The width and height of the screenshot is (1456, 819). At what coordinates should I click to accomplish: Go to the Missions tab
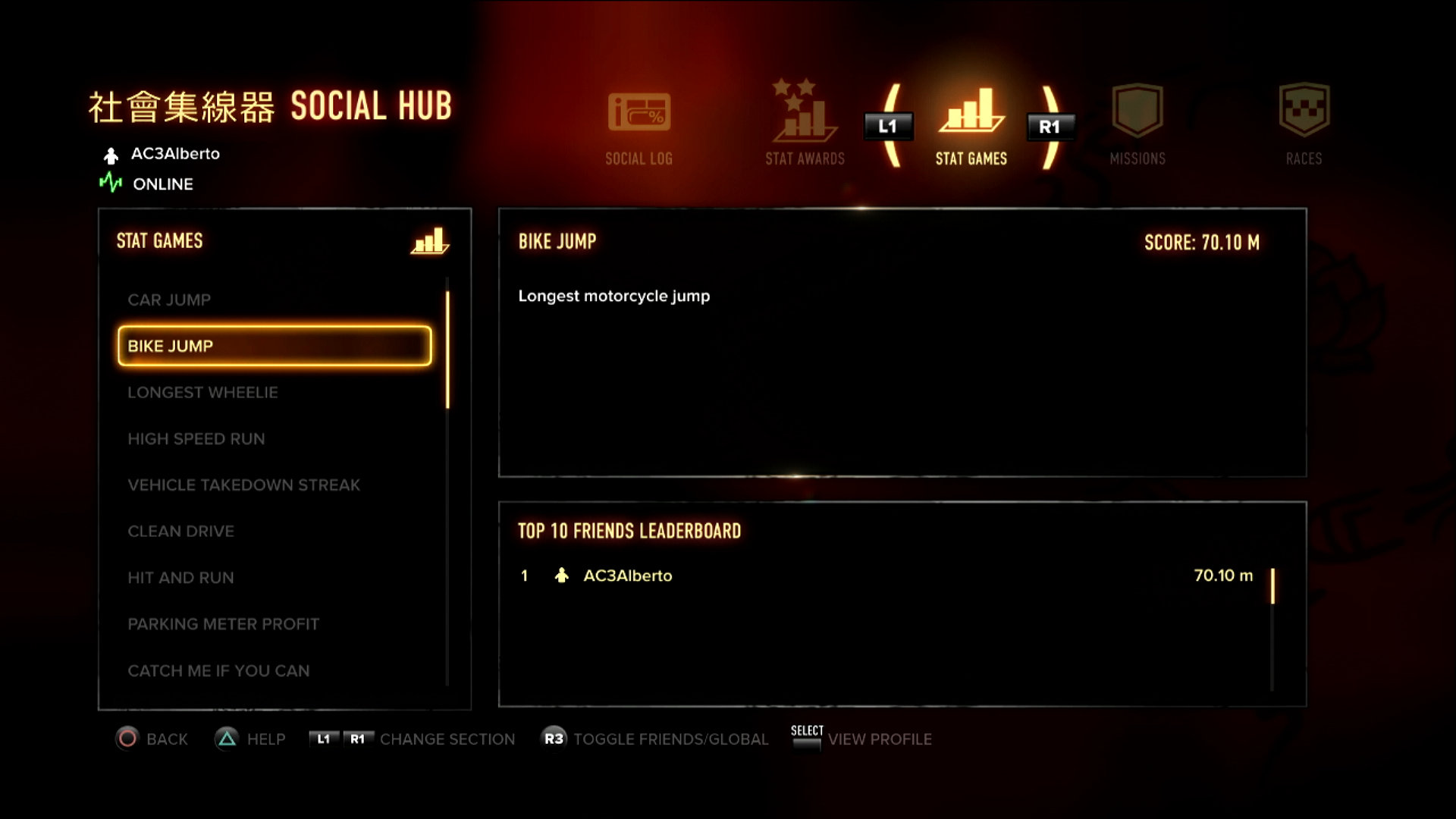point(1137,126)
